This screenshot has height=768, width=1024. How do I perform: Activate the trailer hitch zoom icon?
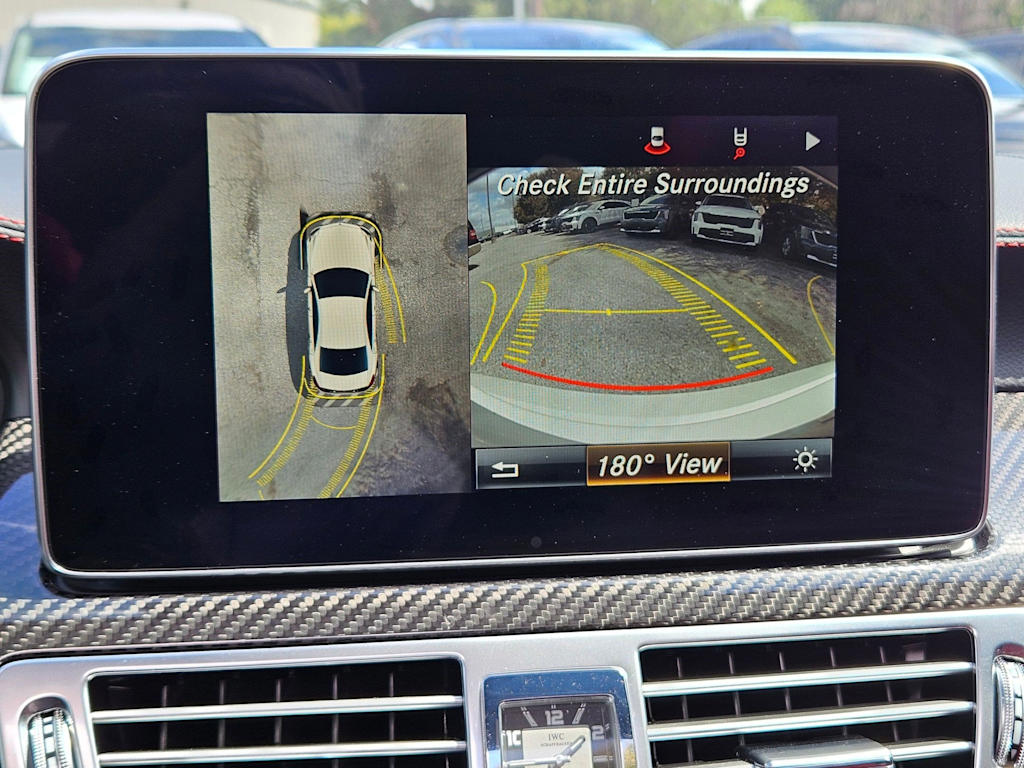tap(739, 143)
